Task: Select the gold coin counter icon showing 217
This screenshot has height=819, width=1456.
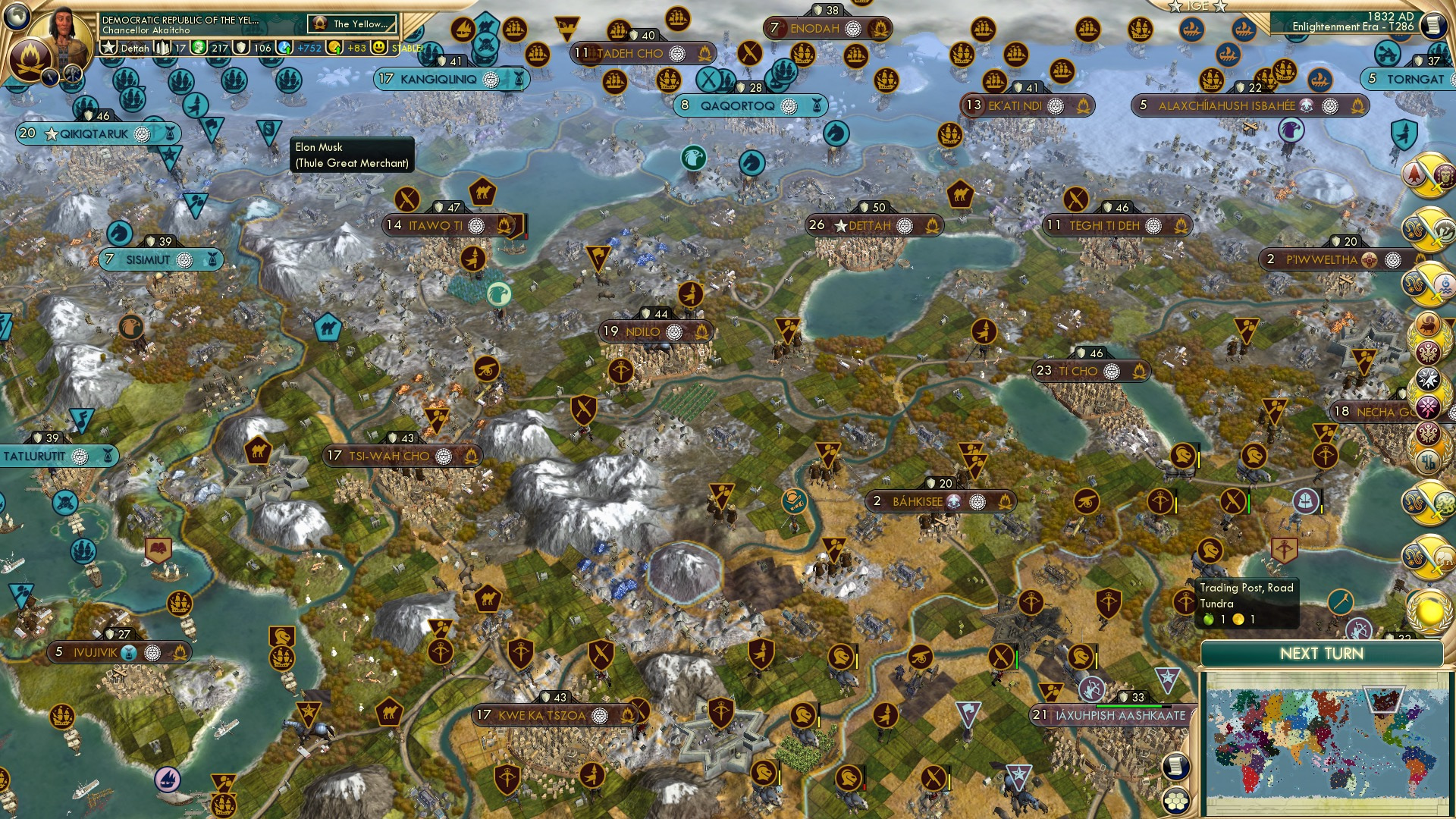Action: click(199, 48)
